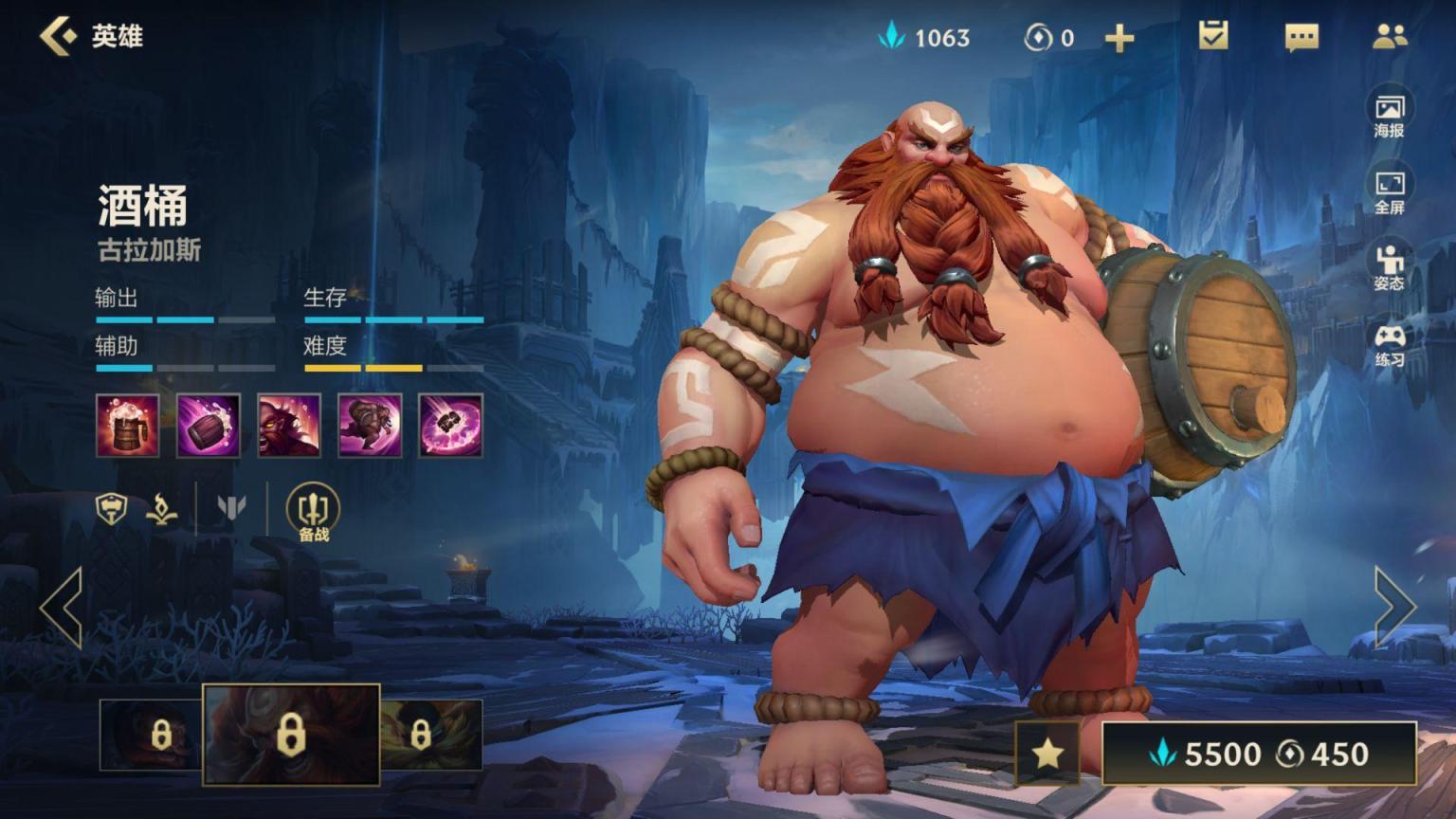
Task: Open the friends list icon
Action: [x=1390, y=37]
